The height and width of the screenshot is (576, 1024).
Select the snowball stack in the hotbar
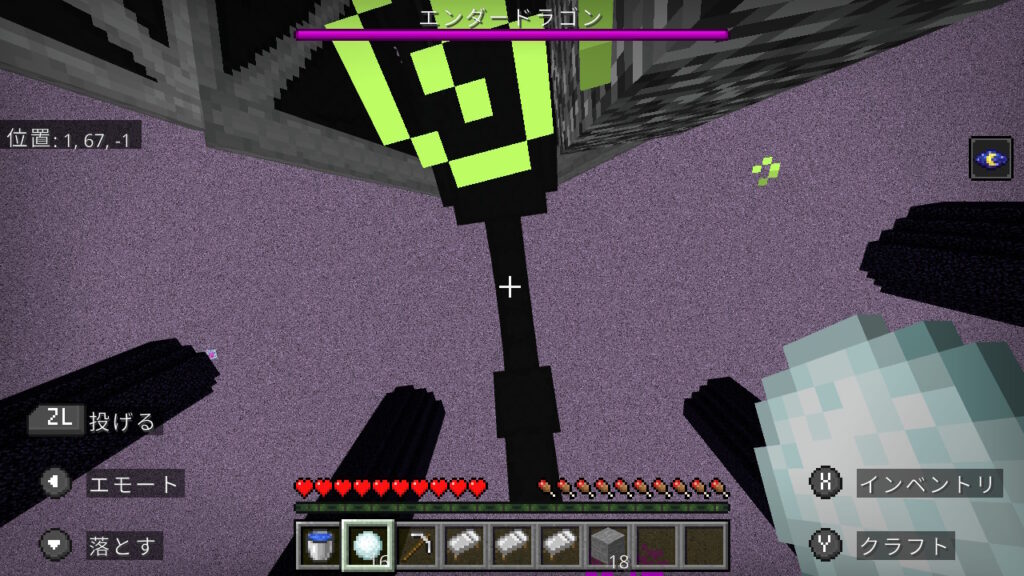pos(367,546)
